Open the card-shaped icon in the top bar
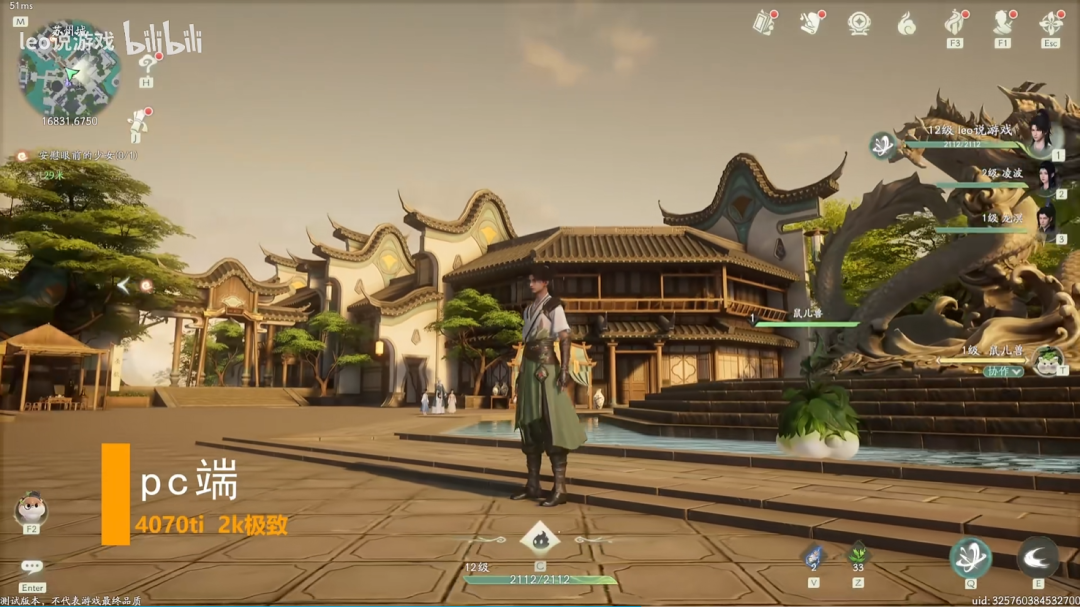Screen dimensions: 1080x607 (x=765, y=23)
